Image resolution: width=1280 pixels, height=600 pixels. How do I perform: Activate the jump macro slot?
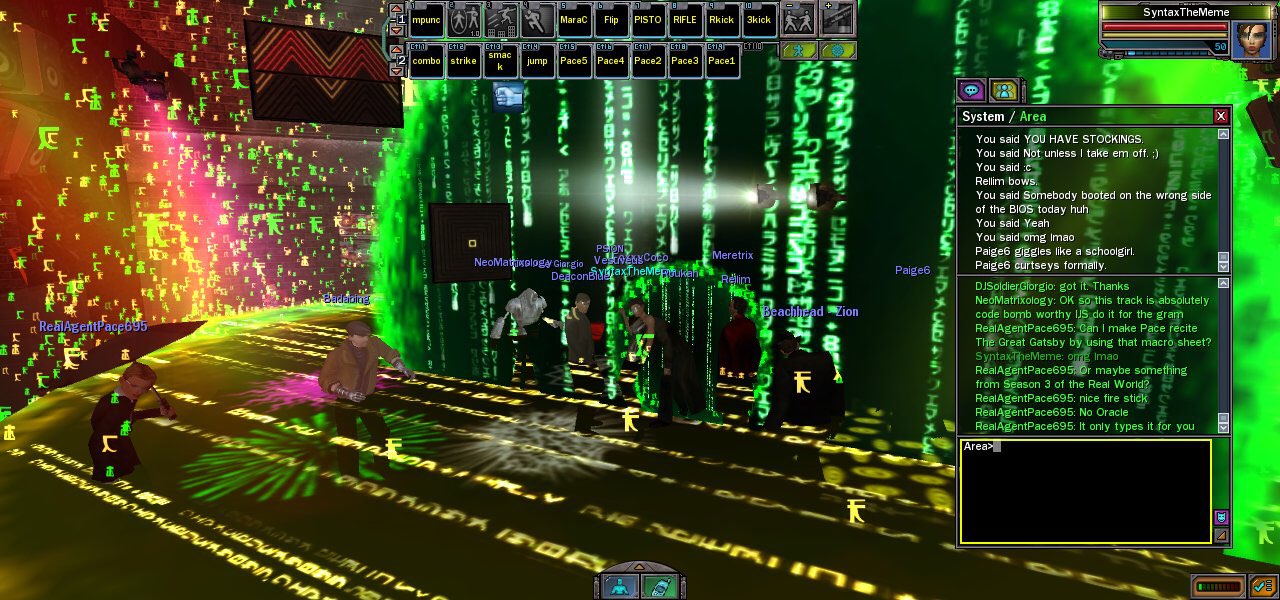tap(537, 61)
